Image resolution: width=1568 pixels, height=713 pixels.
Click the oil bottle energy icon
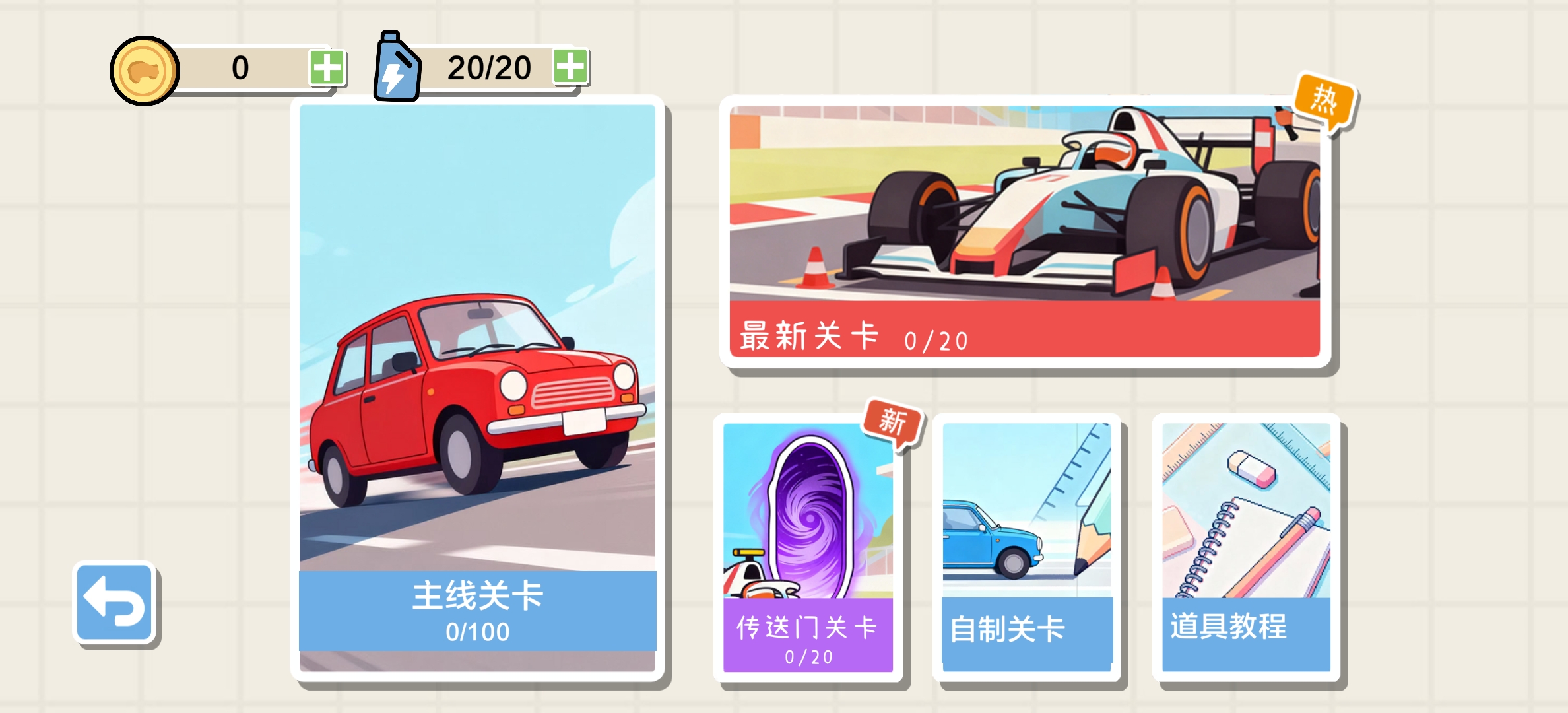[396, 66]
